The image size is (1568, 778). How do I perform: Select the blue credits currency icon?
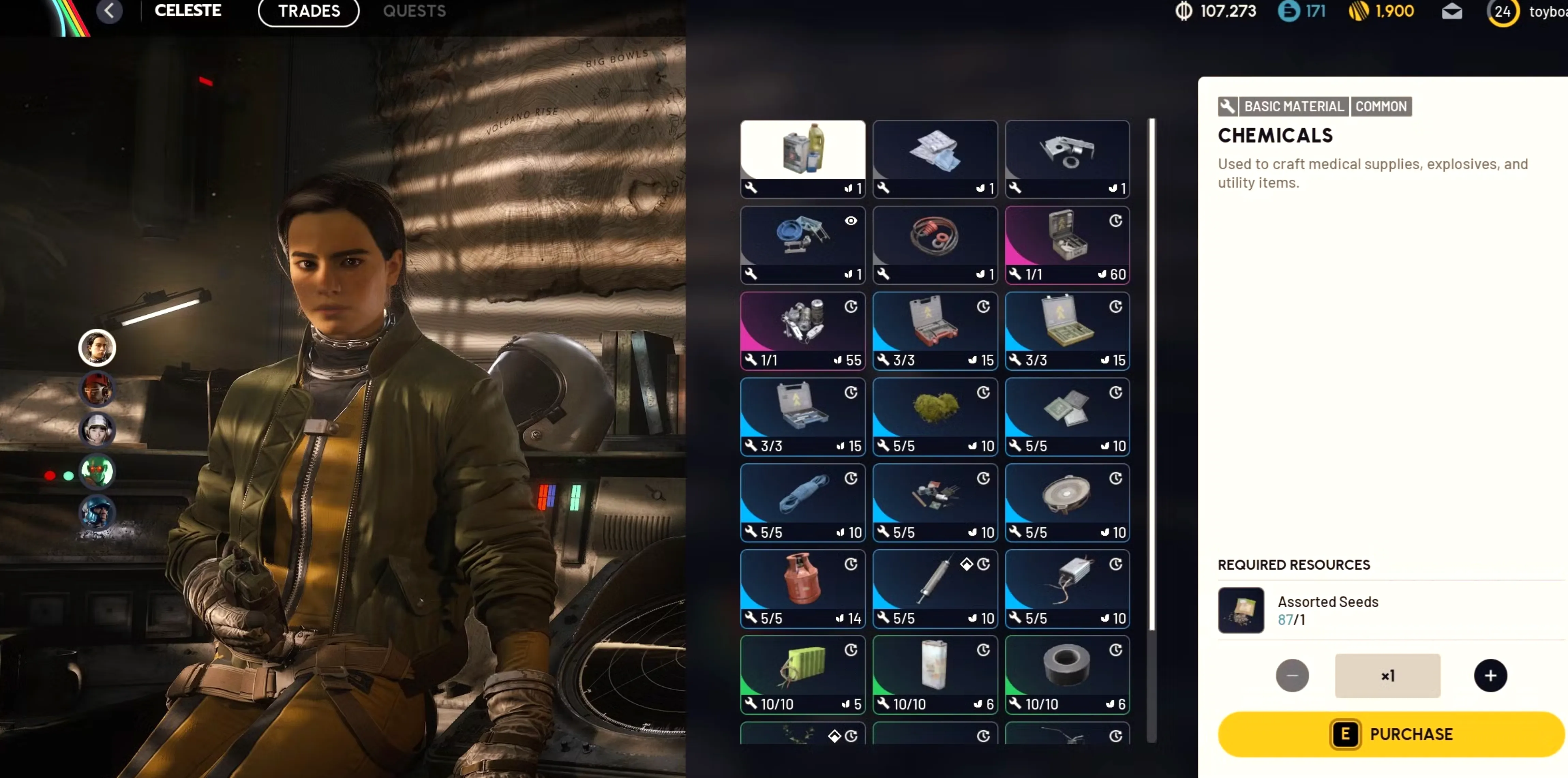[x=1290, y=12]
